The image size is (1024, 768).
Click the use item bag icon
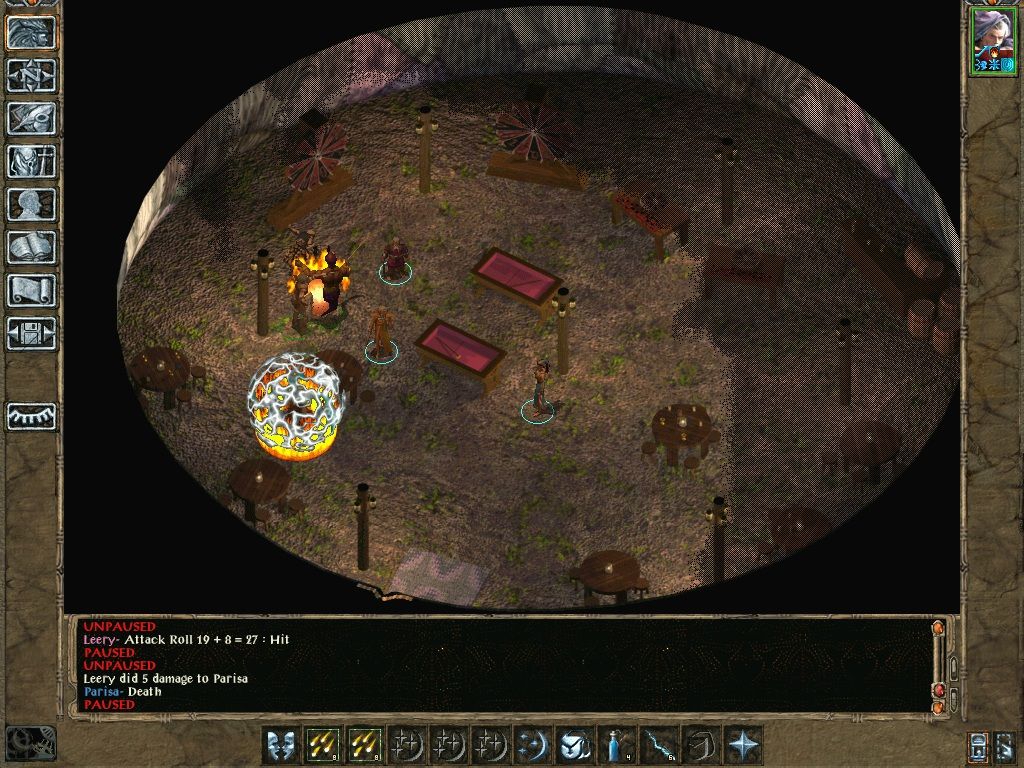pos(573,745)
